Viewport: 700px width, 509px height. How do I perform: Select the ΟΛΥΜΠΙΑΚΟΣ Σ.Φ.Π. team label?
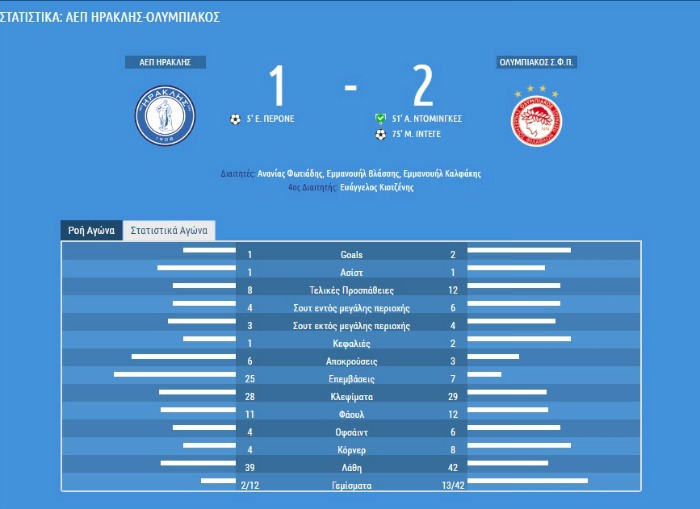tap(538, 62)
